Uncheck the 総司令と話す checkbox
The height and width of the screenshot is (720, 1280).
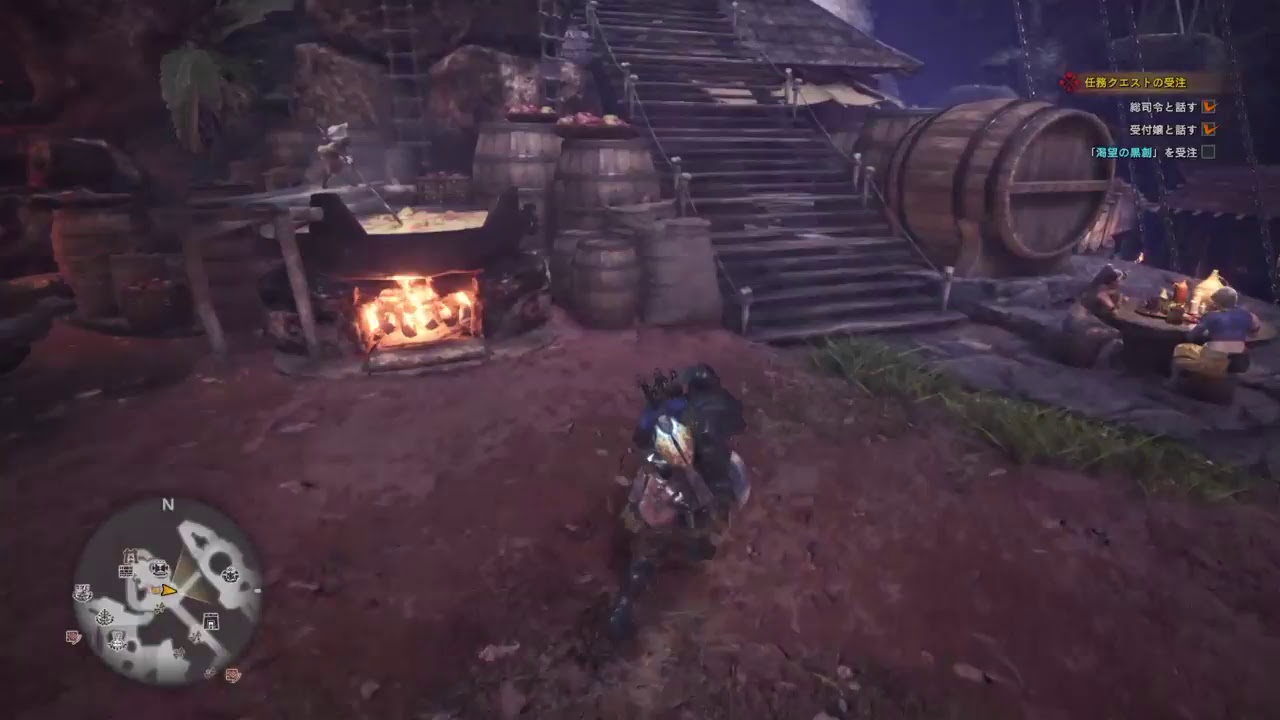click(x=1208, y=105)
